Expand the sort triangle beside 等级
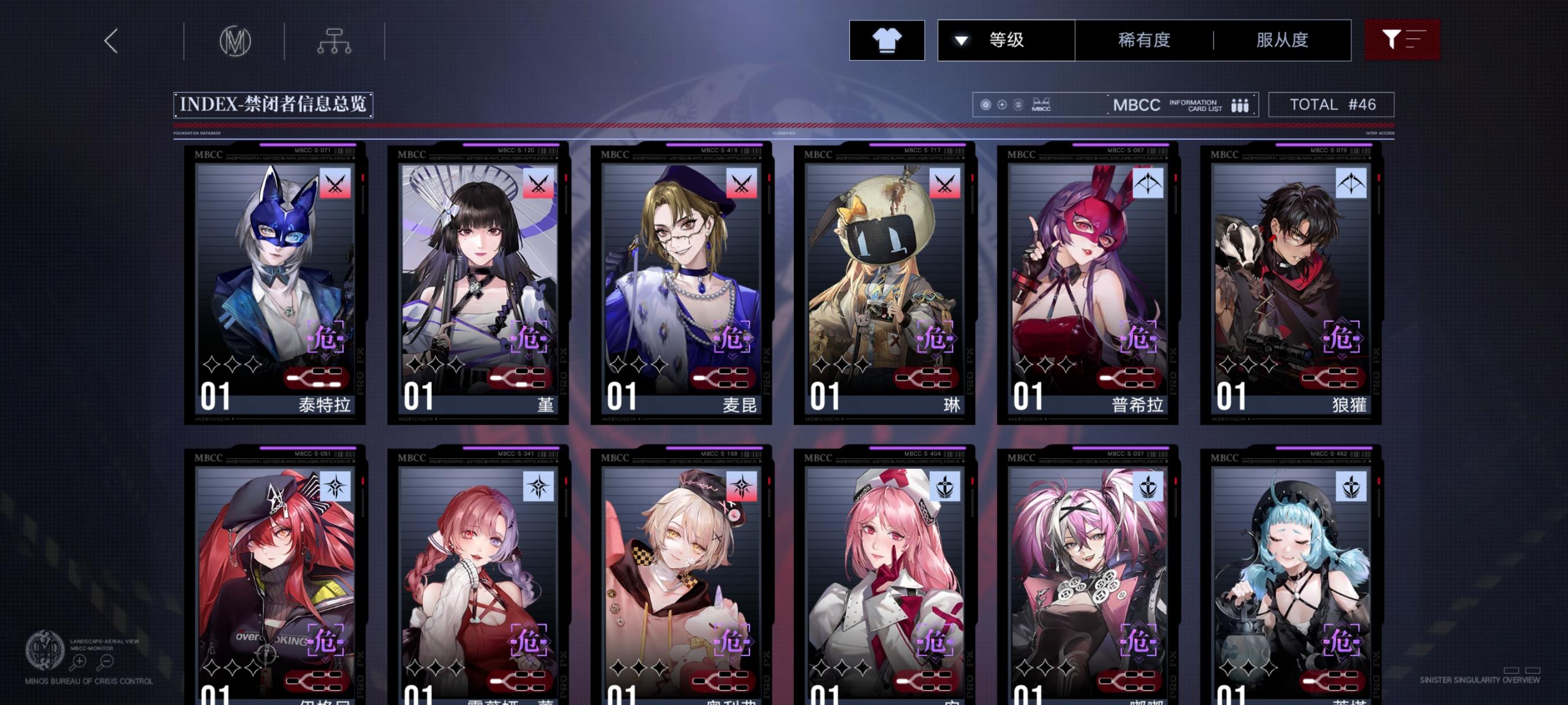Viewport: 1568px width, 705px height. pyautogui.click(x=960, y=40)
